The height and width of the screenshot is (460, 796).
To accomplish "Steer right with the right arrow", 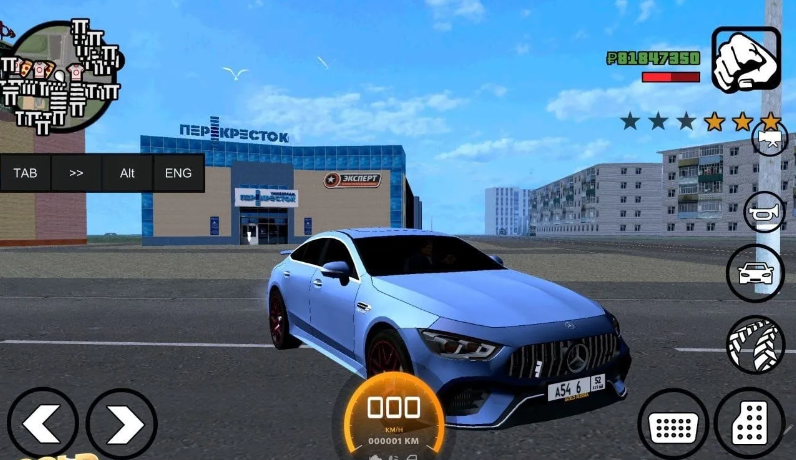I will pos(121,424).
